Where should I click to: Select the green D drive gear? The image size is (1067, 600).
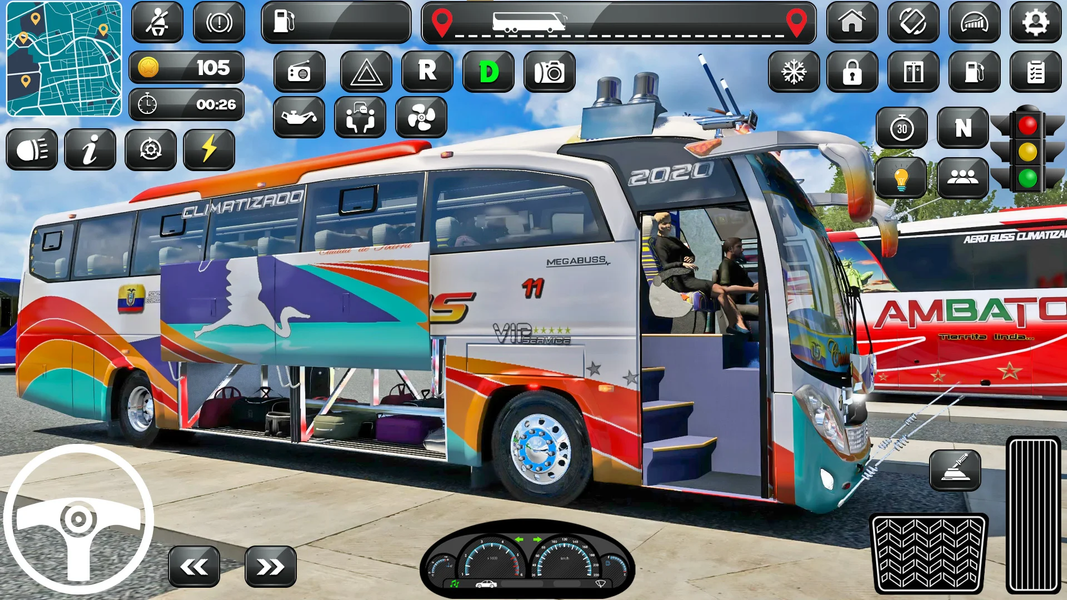click(488, 72)
